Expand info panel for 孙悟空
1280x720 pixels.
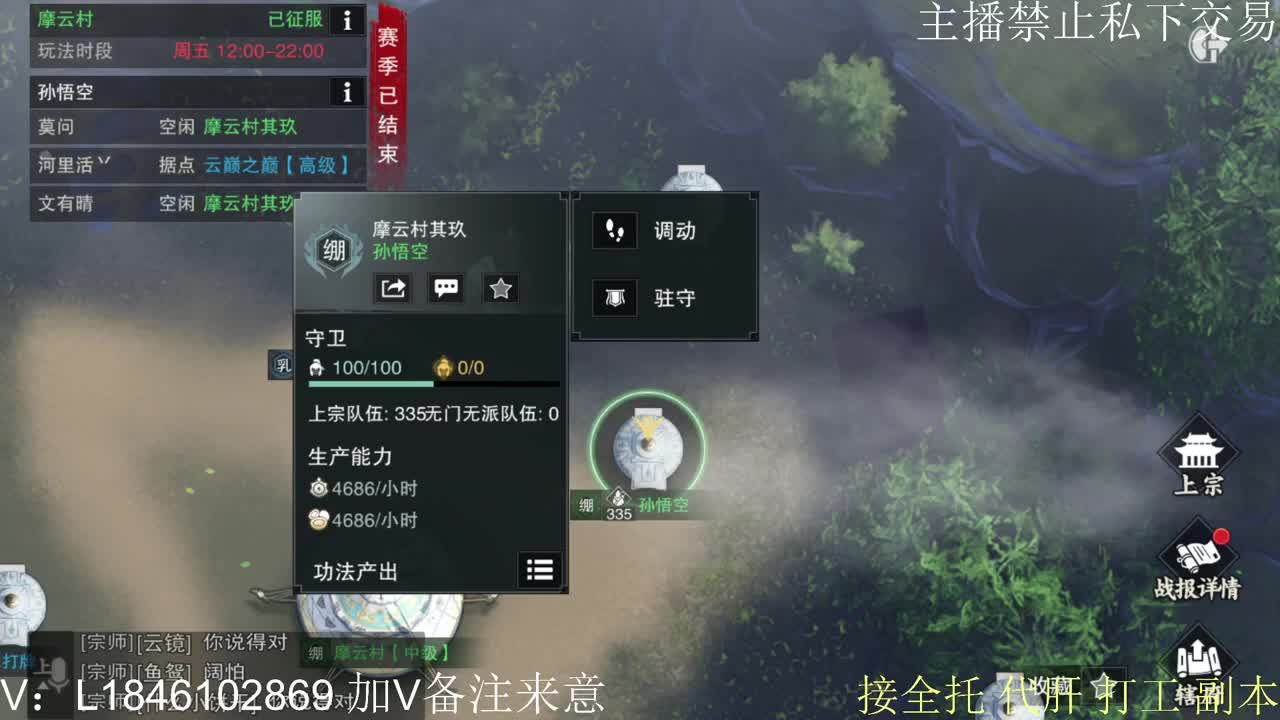click(347, 92)
